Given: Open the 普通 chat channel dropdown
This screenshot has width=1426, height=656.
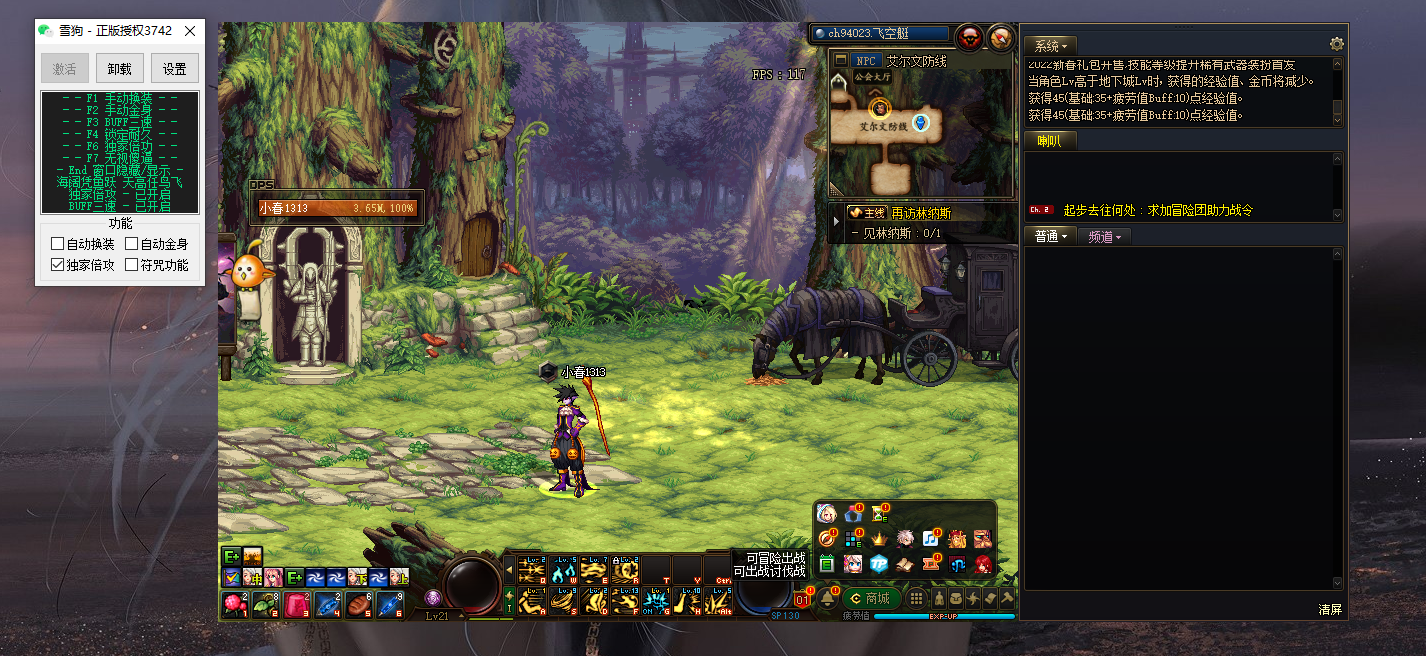Looking at the screenshot, I should tap(1050, 237).
